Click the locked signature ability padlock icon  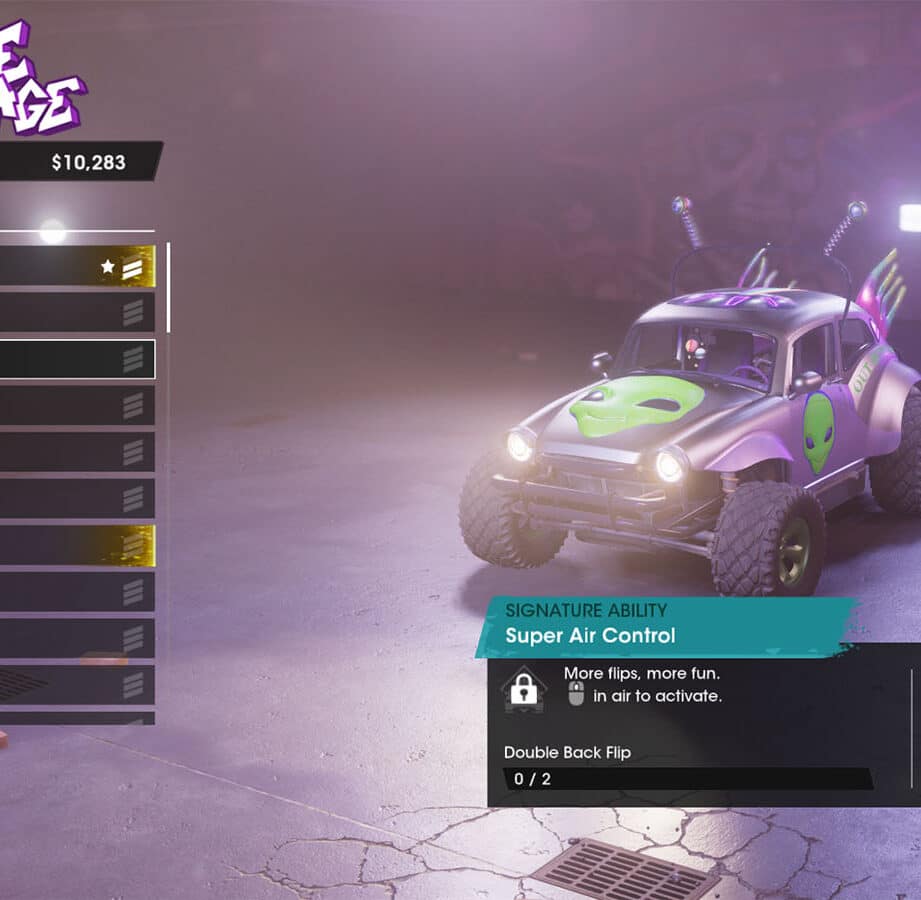coord(523,687)
